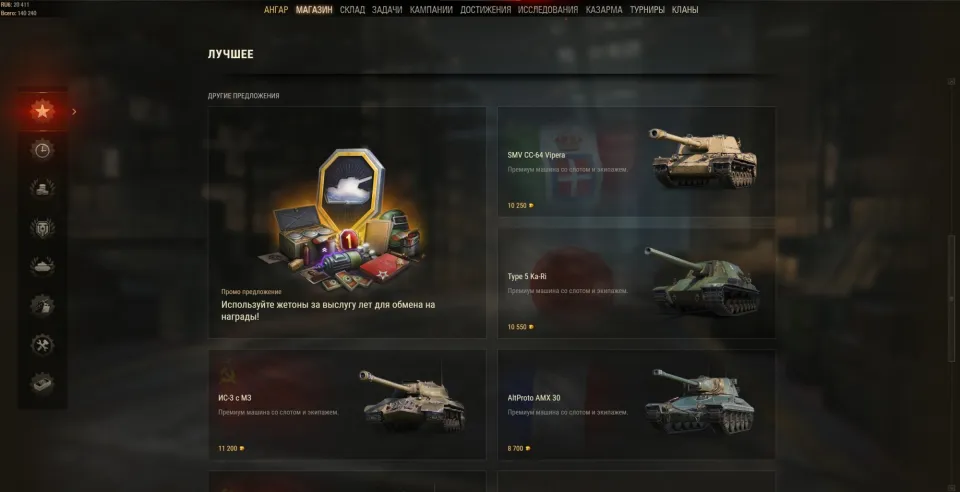Go to the Задачи tab
This screenshot has height=492, width=960.
[x=387, y=10]
